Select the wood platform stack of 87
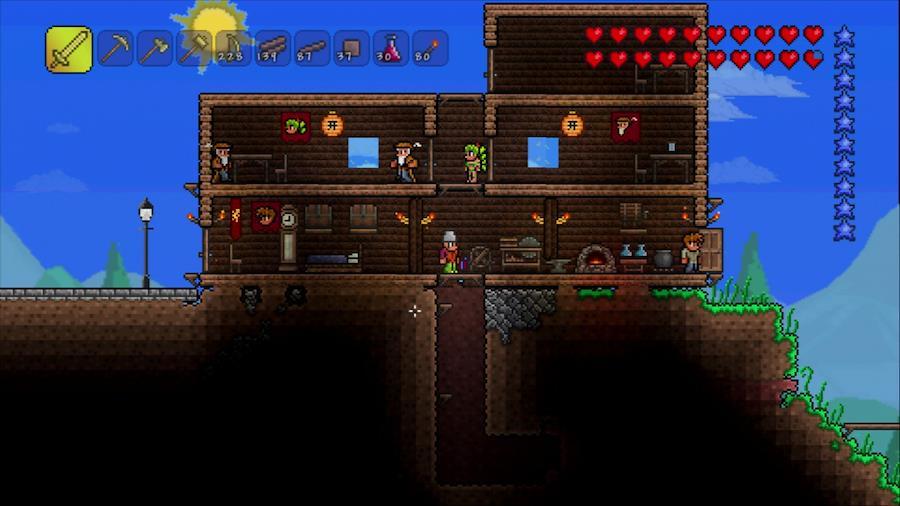 click(x=311, y=48)
